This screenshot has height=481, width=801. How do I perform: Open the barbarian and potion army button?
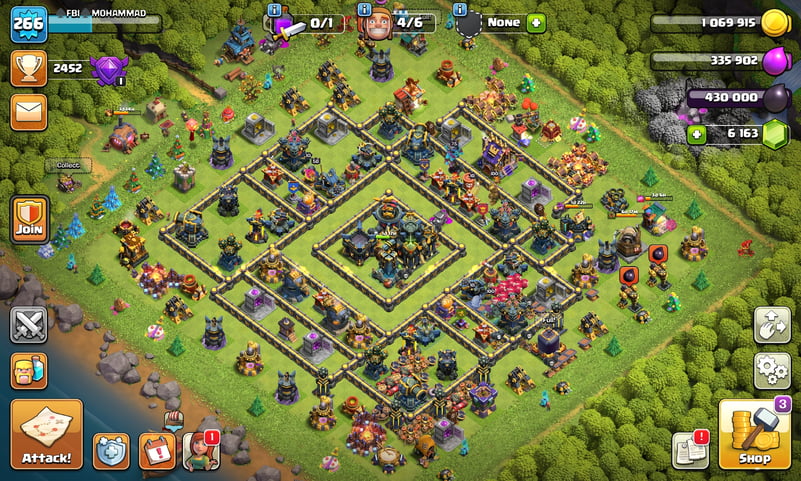(x=29, y=371)
